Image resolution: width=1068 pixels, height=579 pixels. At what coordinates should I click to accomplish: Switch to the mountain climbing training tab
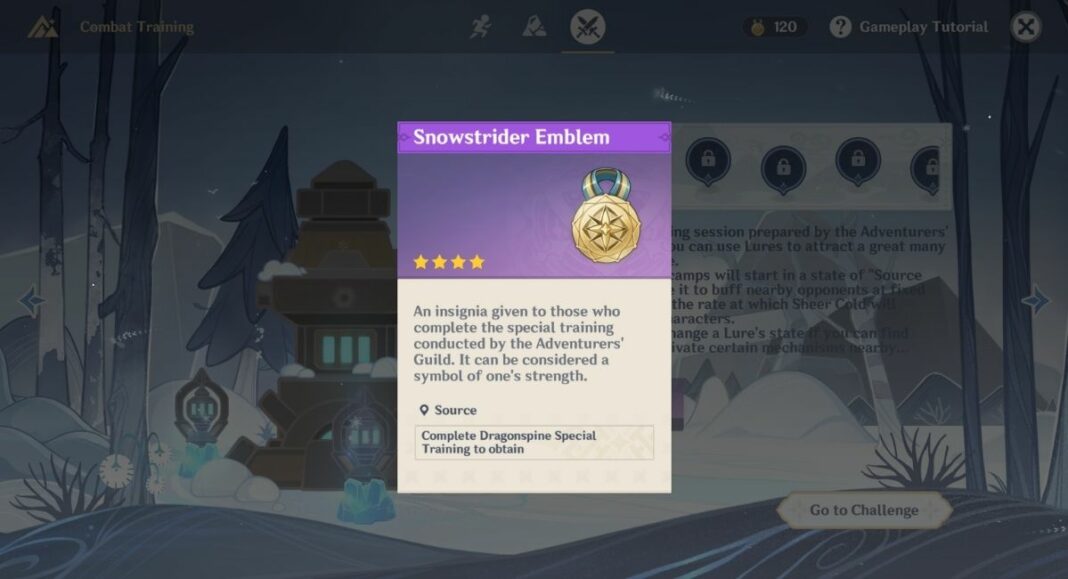[534, 27]
